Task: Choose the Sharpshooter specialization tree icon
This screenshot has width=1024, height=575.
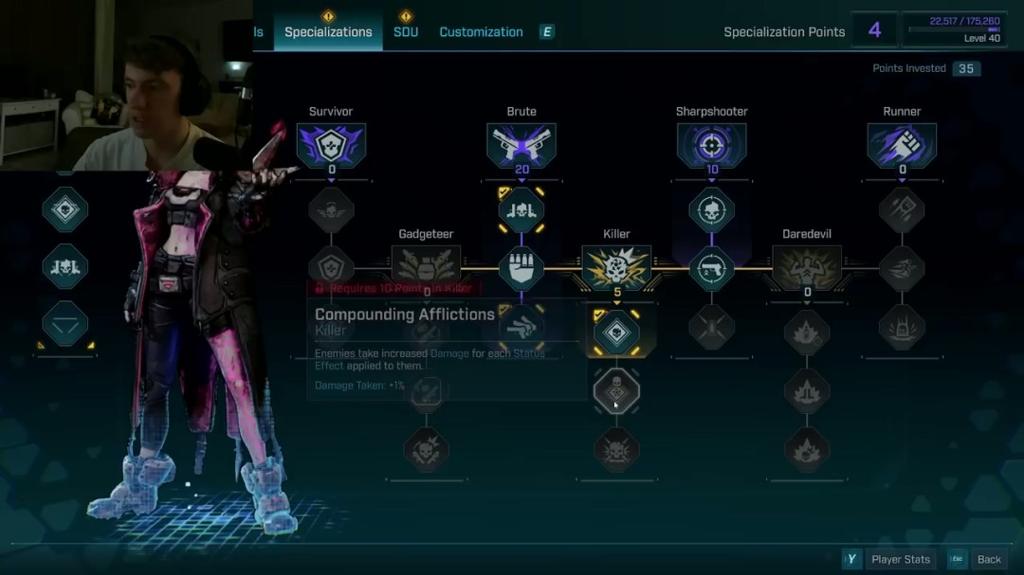Action: [x=711, y=146]
